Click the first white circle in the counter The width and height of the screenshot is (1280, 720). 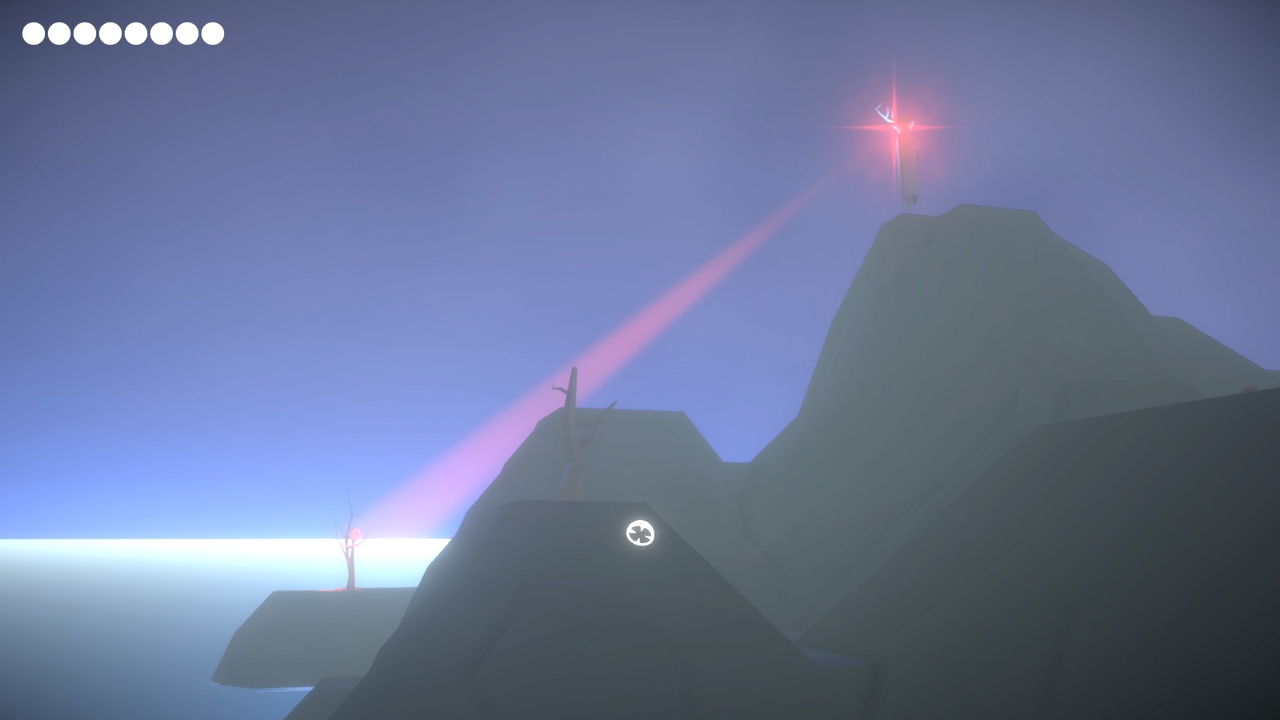click(x=33, y=33)
